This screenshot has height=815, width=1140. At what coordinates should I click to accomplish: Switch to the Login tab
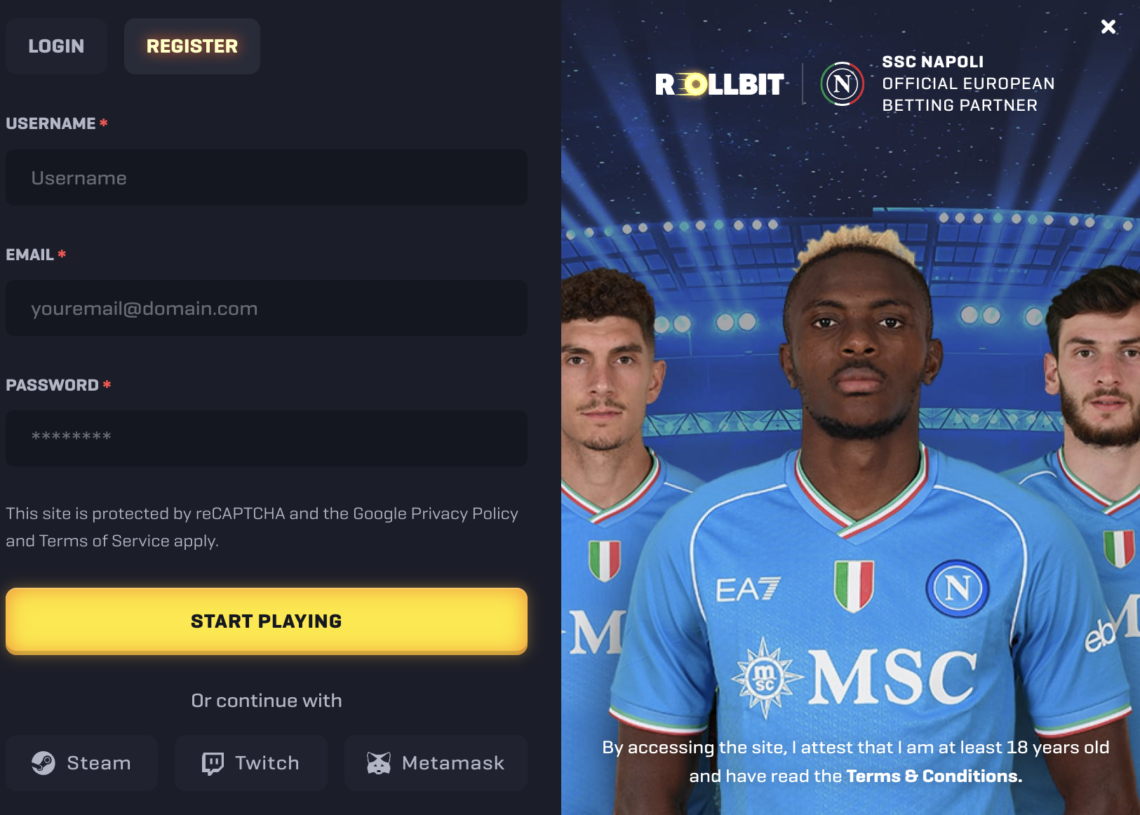click(x=56, y=46)
